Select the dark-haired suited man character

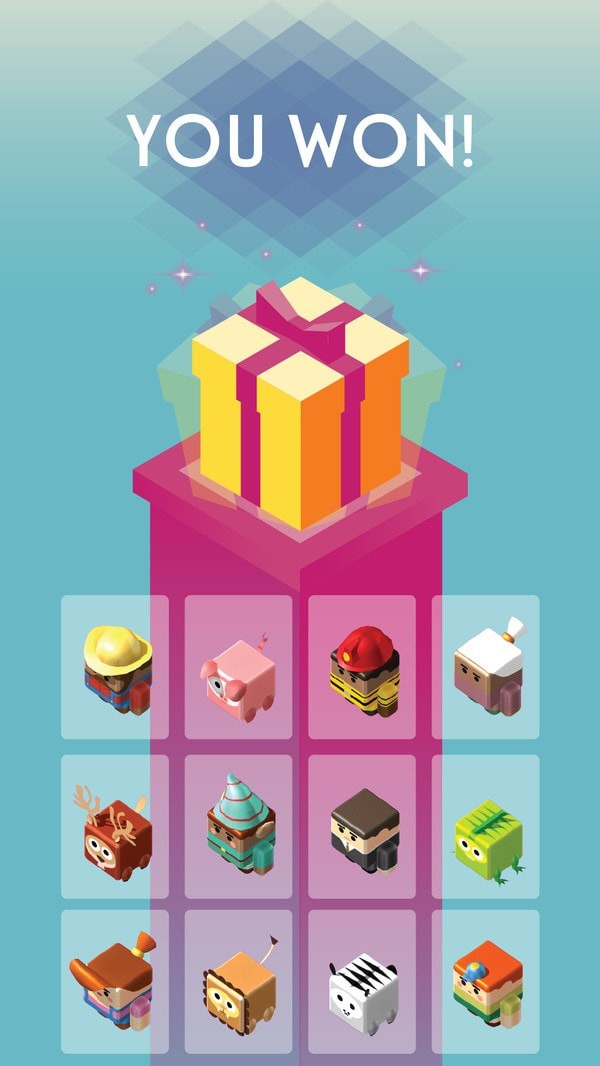[362, 827]
